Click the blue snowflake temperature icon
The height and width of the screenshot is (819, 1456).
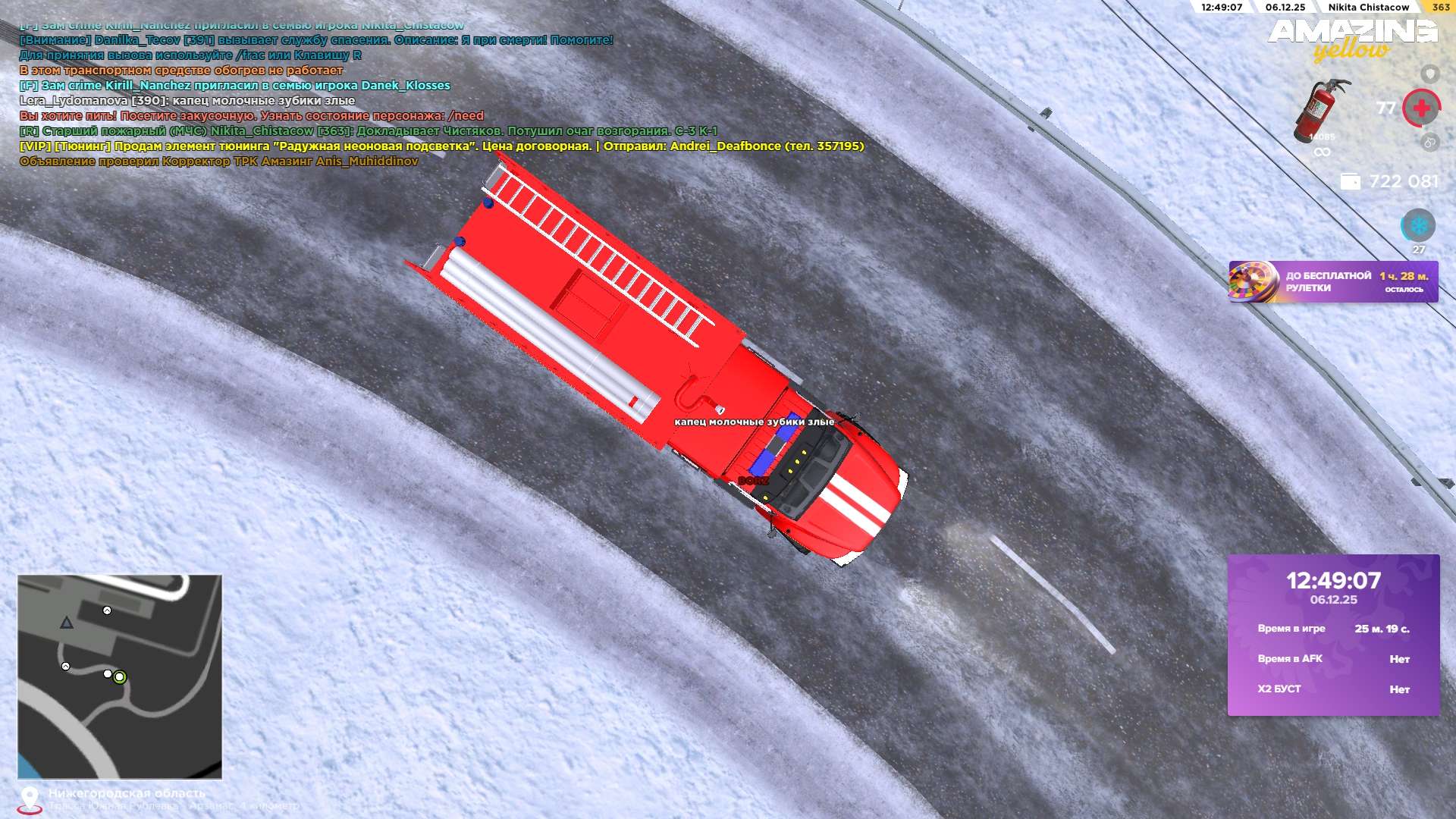[x=1418, y=225]
